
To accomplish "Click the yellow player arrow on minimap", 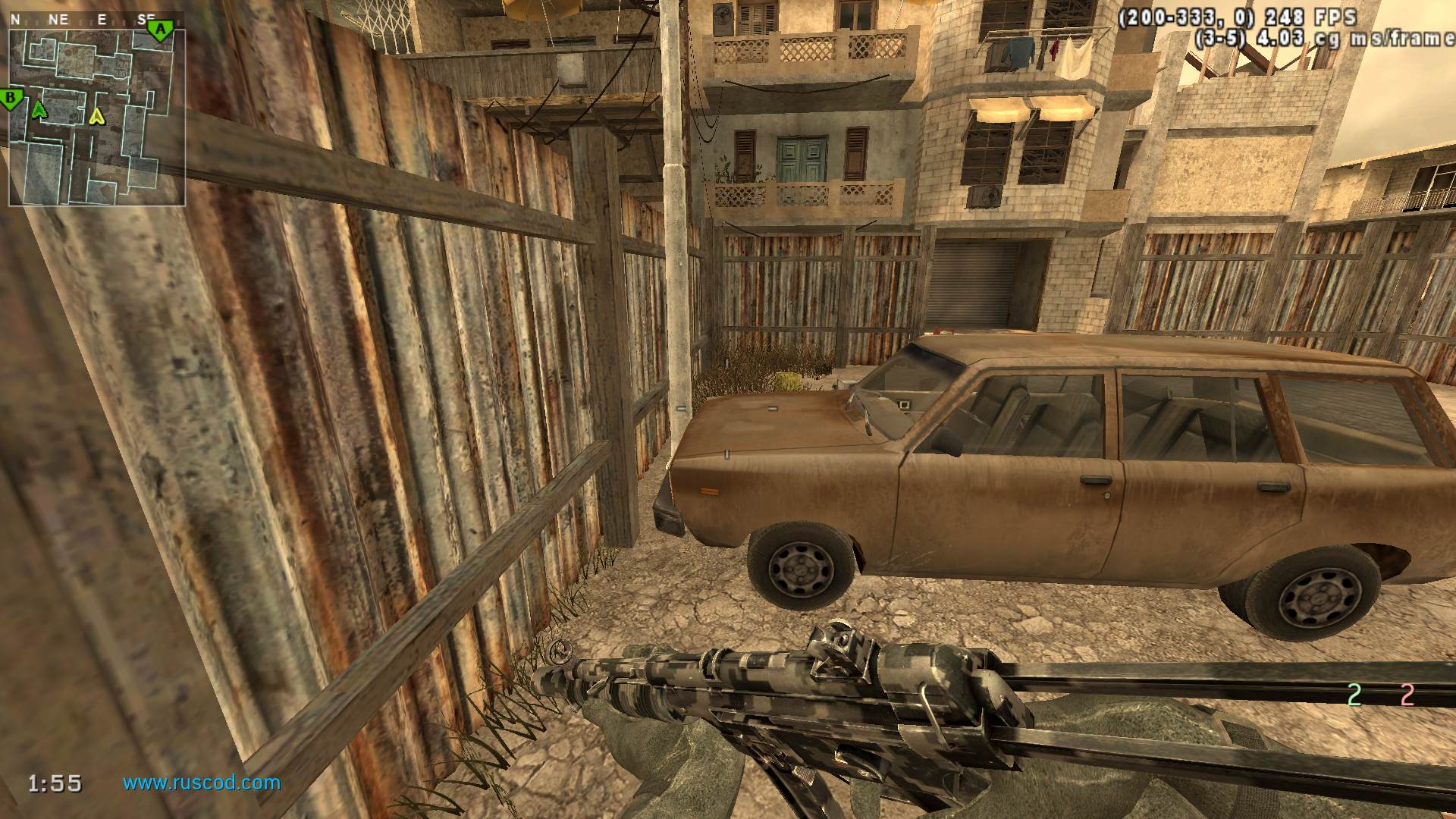I will [x=96, y=116].
